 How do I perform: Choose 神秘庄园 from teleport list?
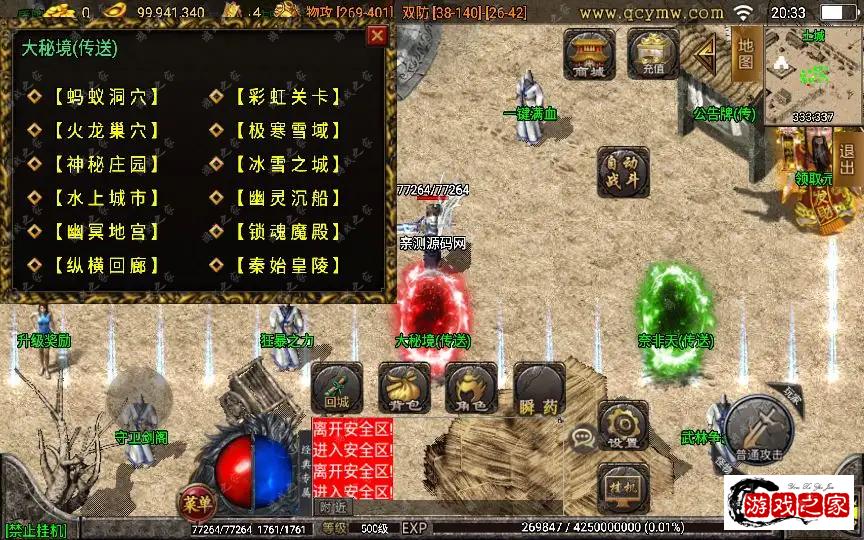click(100, 164)
